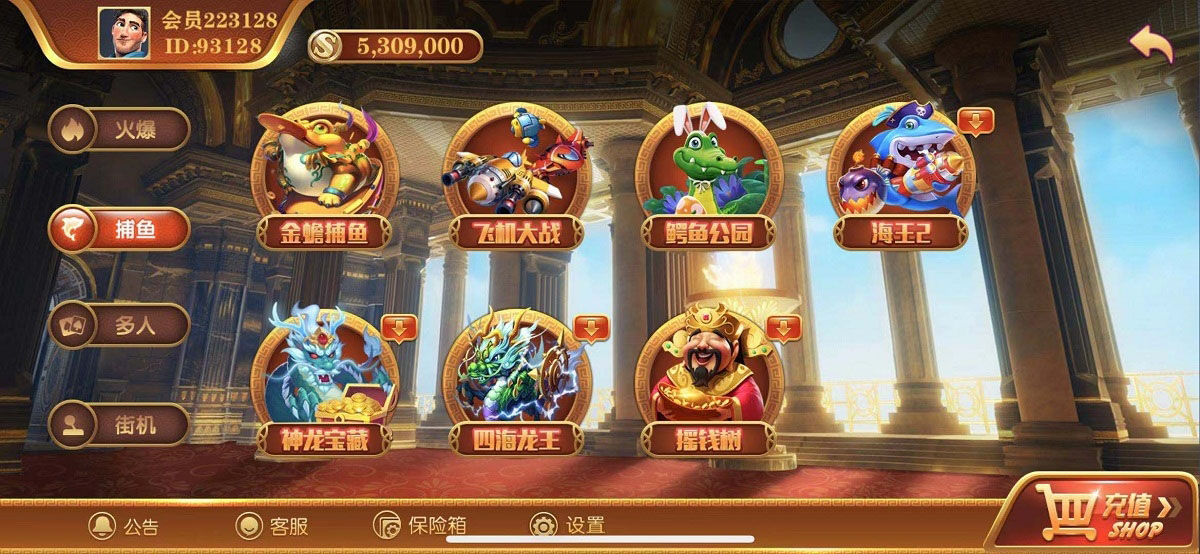Launch the 金蟾捕鱼 game
Image resolution: width=1200 pixels, height=554 pixels.
[322, 177]
